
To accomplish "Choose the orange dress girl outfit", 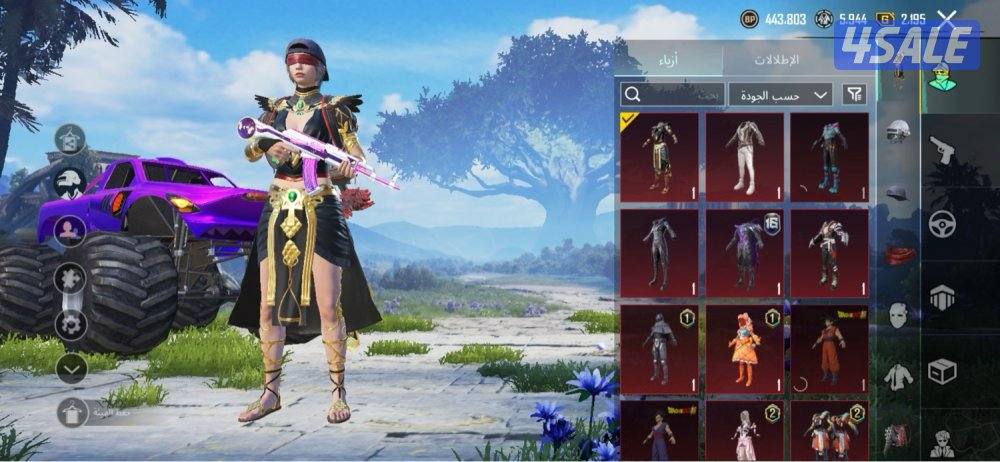I will (x=744, y=350).
